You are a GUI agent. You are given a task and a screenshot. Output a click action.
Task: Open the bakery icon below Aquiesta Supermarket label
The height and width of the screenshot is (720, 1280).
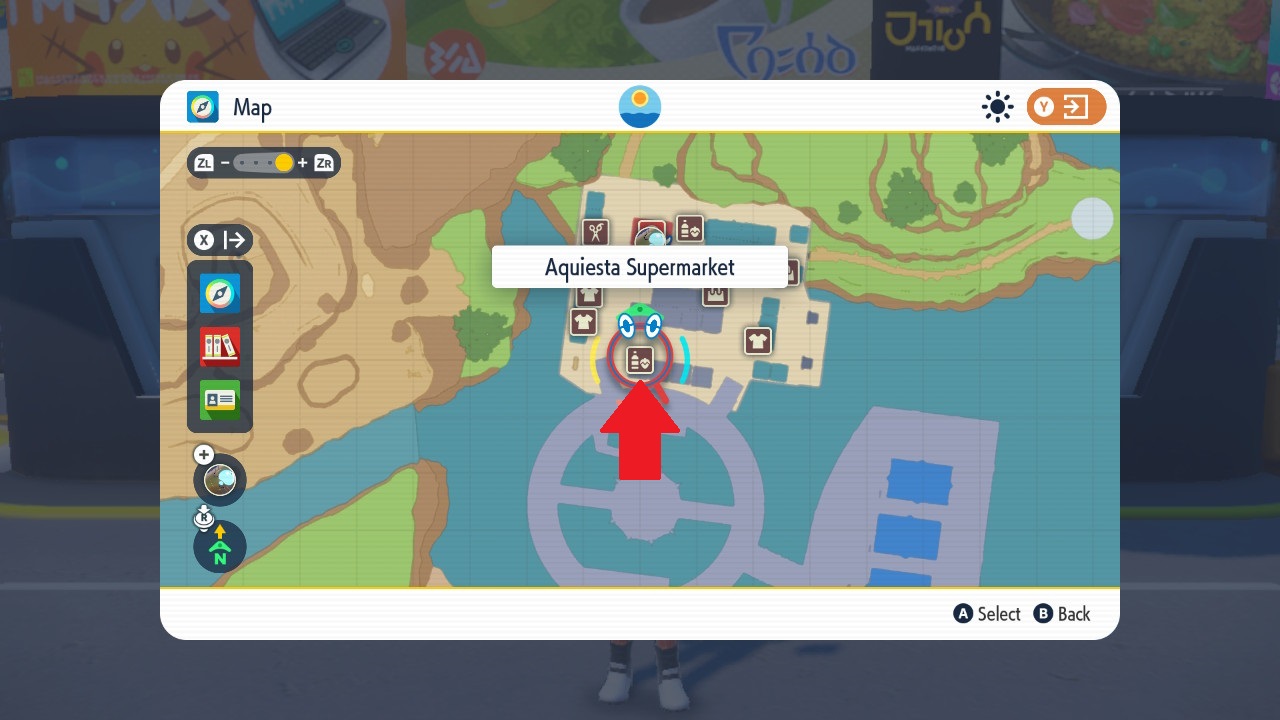pos(714,293)
